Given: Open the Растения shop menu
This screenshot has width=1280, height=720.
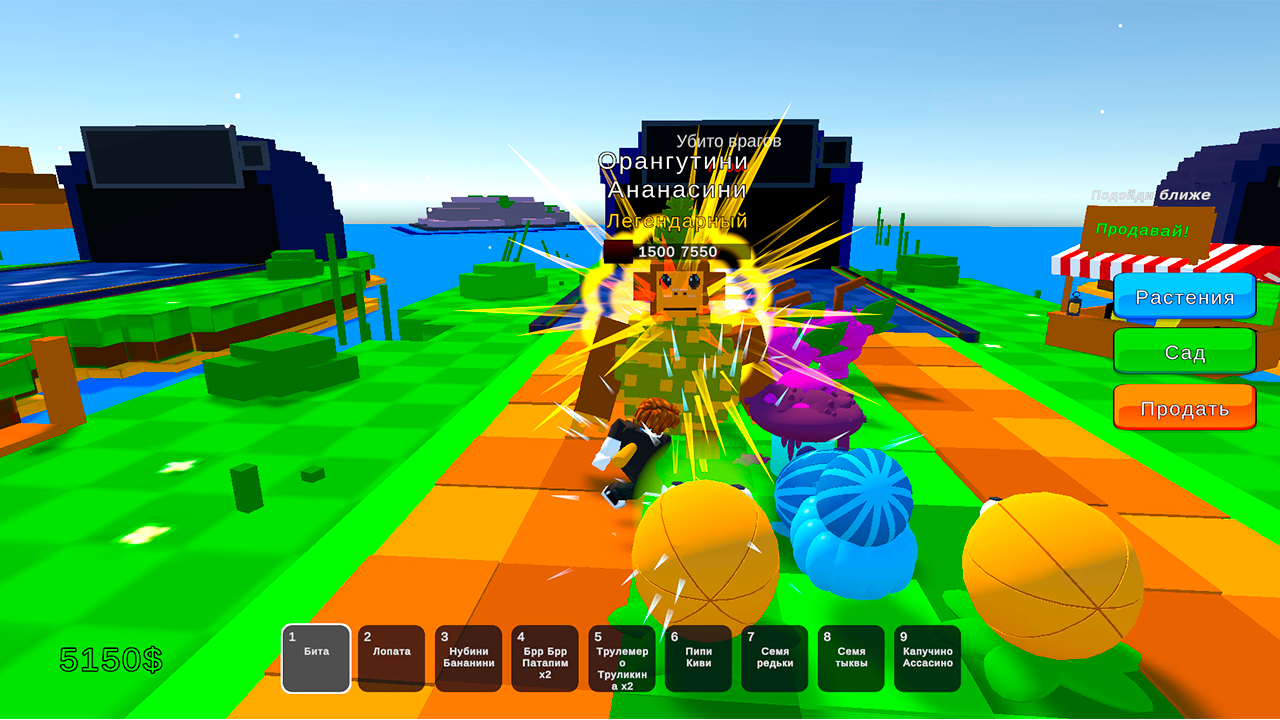Looking at the screenshot, I should tap(1184, 296).
